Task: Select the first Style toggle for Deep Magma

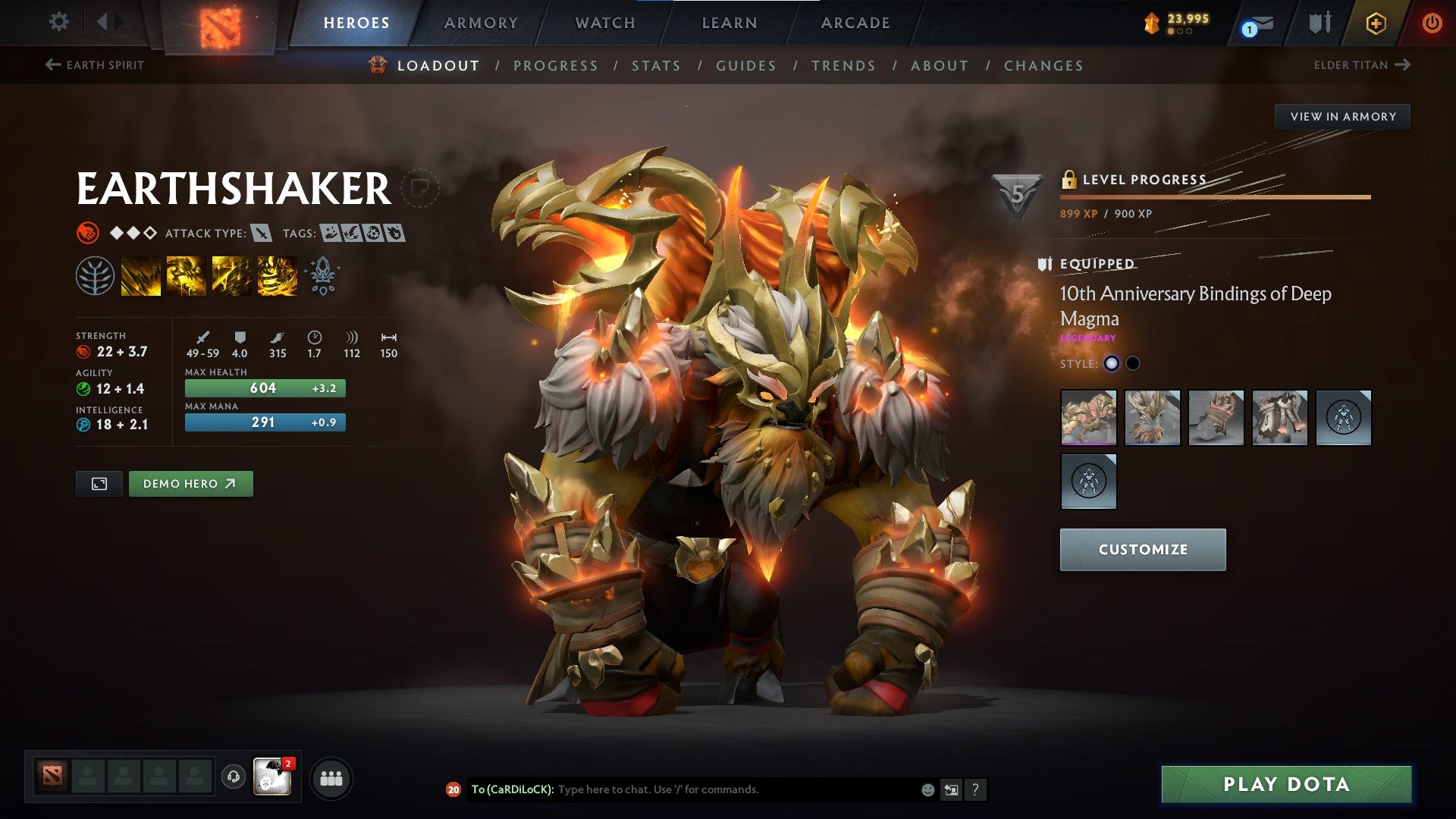Action: [x=1112, y=363]
